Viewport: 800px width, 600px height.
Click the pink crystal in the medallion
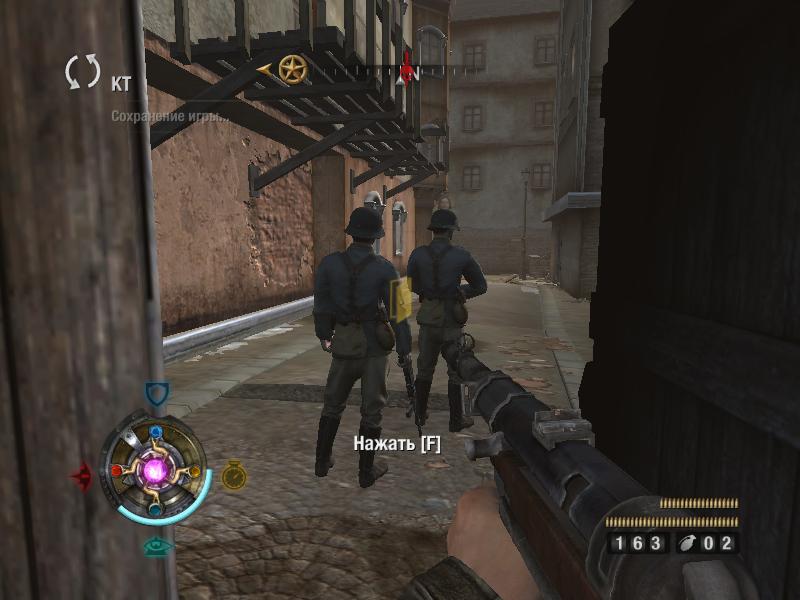pyautogui.click(x=156, y=469)
